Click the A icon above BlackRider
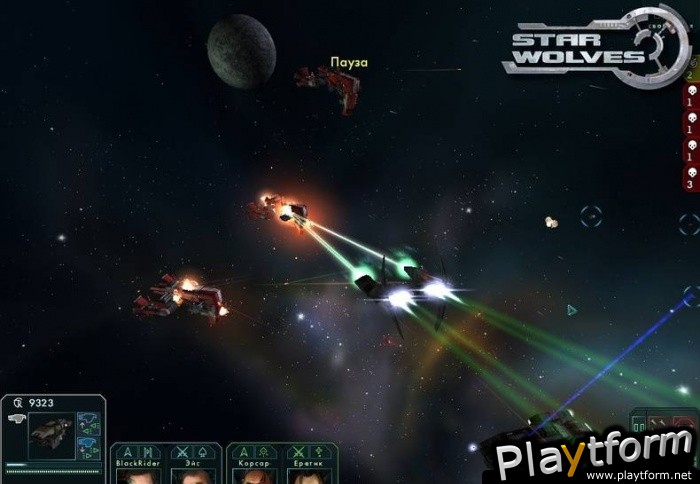 127,452
